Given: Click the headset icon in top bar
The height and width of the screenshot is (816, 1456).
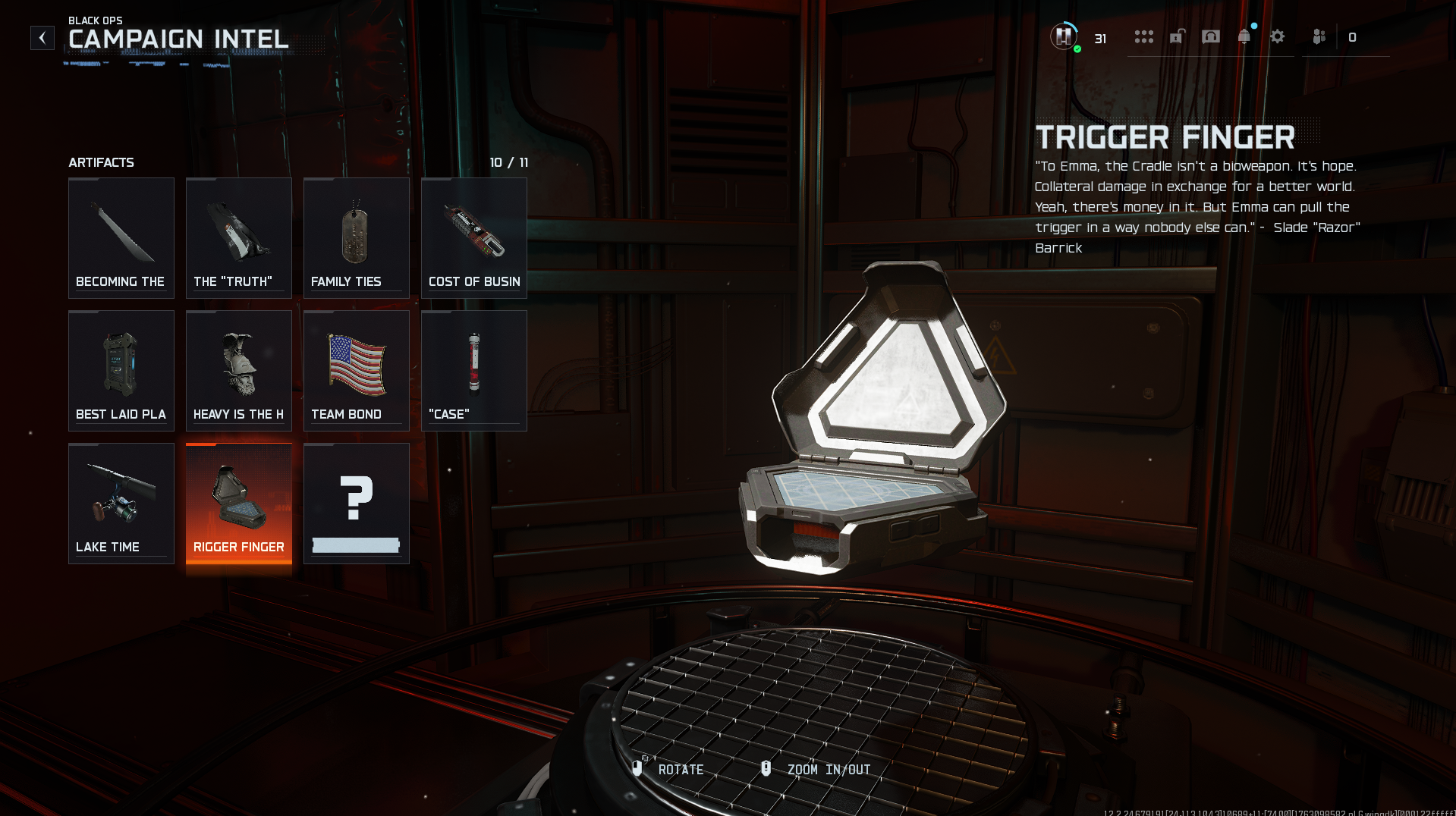Looking at the screenshot, I should click(x=1211, y=36).
